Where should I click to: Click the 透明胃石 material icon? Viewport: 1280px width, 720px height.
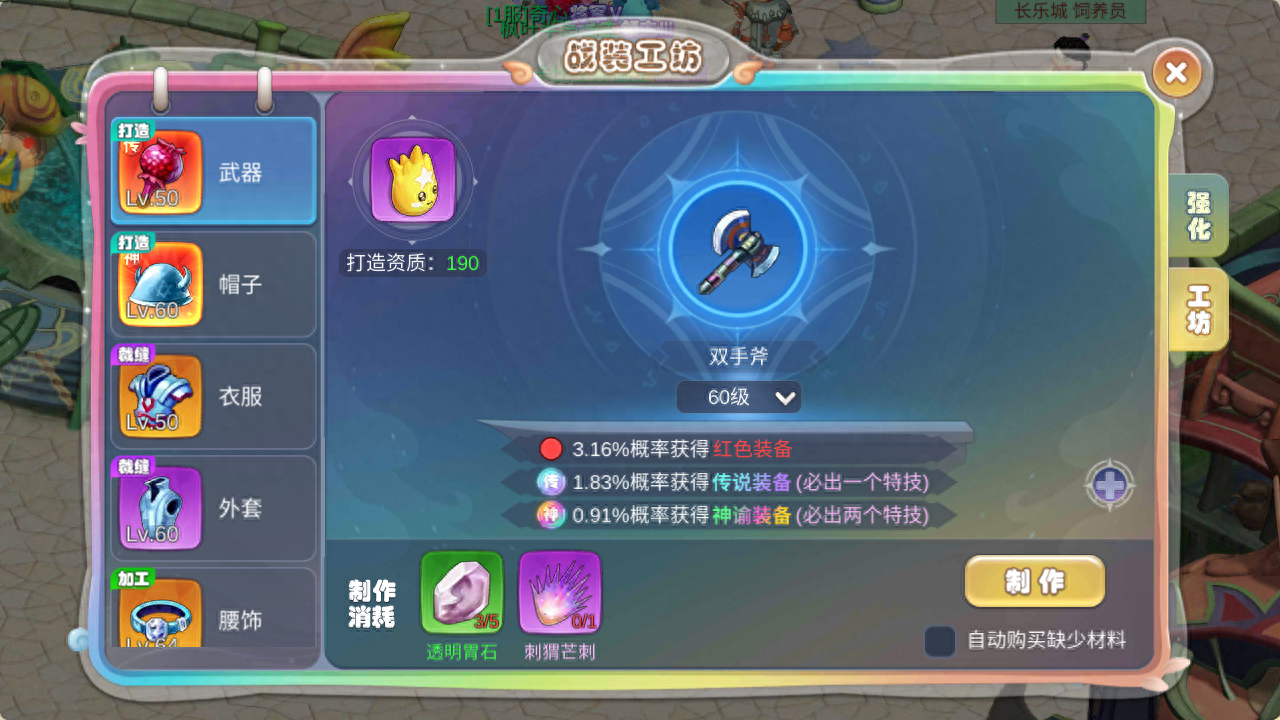[x=462, y=593]
